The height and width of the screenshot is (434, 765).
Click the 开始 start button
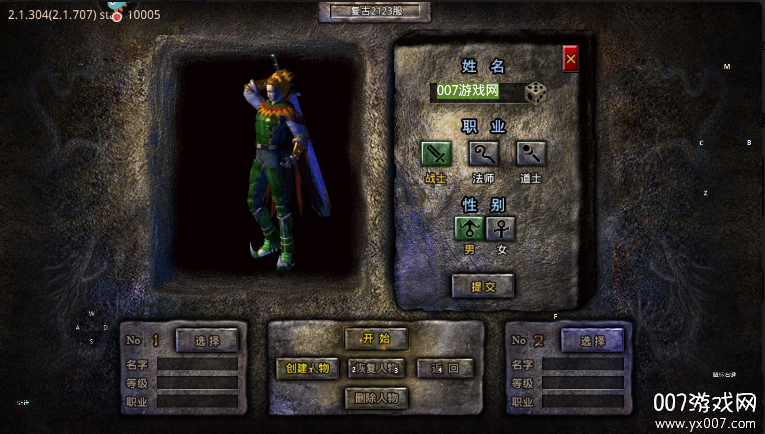pos(376,338)
